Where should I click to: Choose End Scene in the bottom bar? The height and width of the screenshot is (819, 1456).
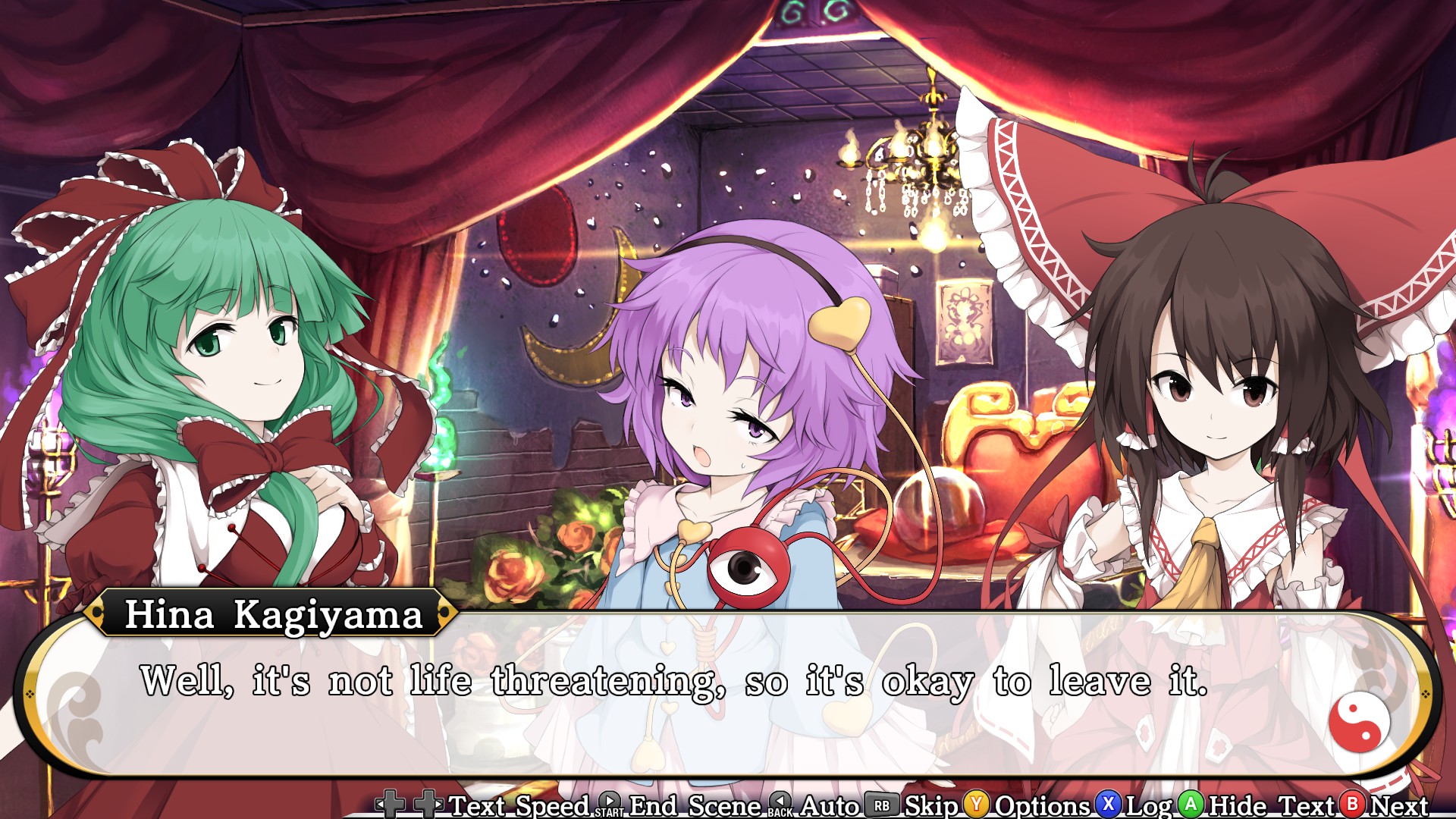point(695,805)
